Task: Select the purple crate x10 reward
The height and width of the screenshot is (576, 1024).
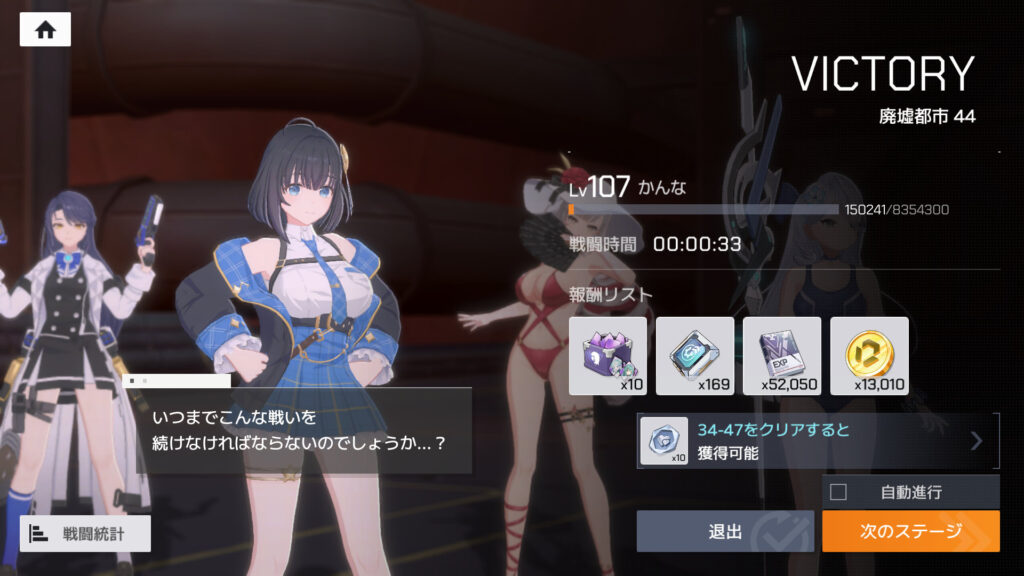Action: (x=607, y=356)
